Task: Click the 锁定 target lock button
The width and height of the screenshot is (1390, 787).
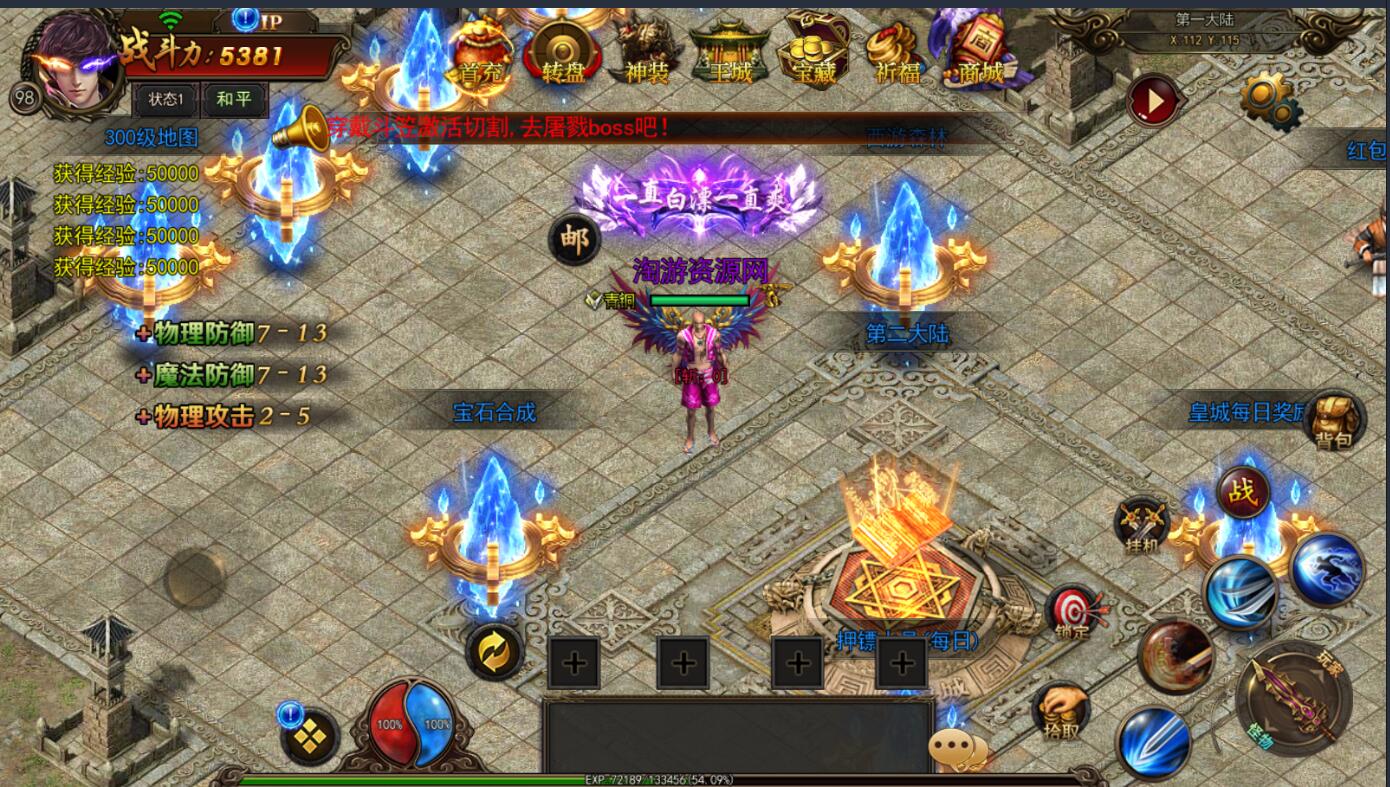Action: coord(1073,613)
